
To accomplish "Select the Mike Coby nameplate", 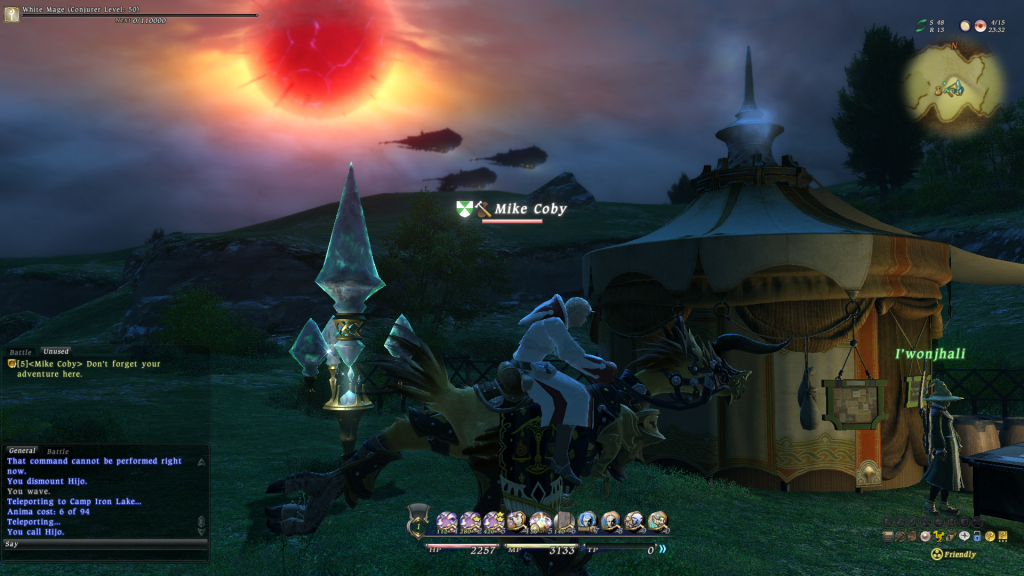I will (x=530, y=209).
